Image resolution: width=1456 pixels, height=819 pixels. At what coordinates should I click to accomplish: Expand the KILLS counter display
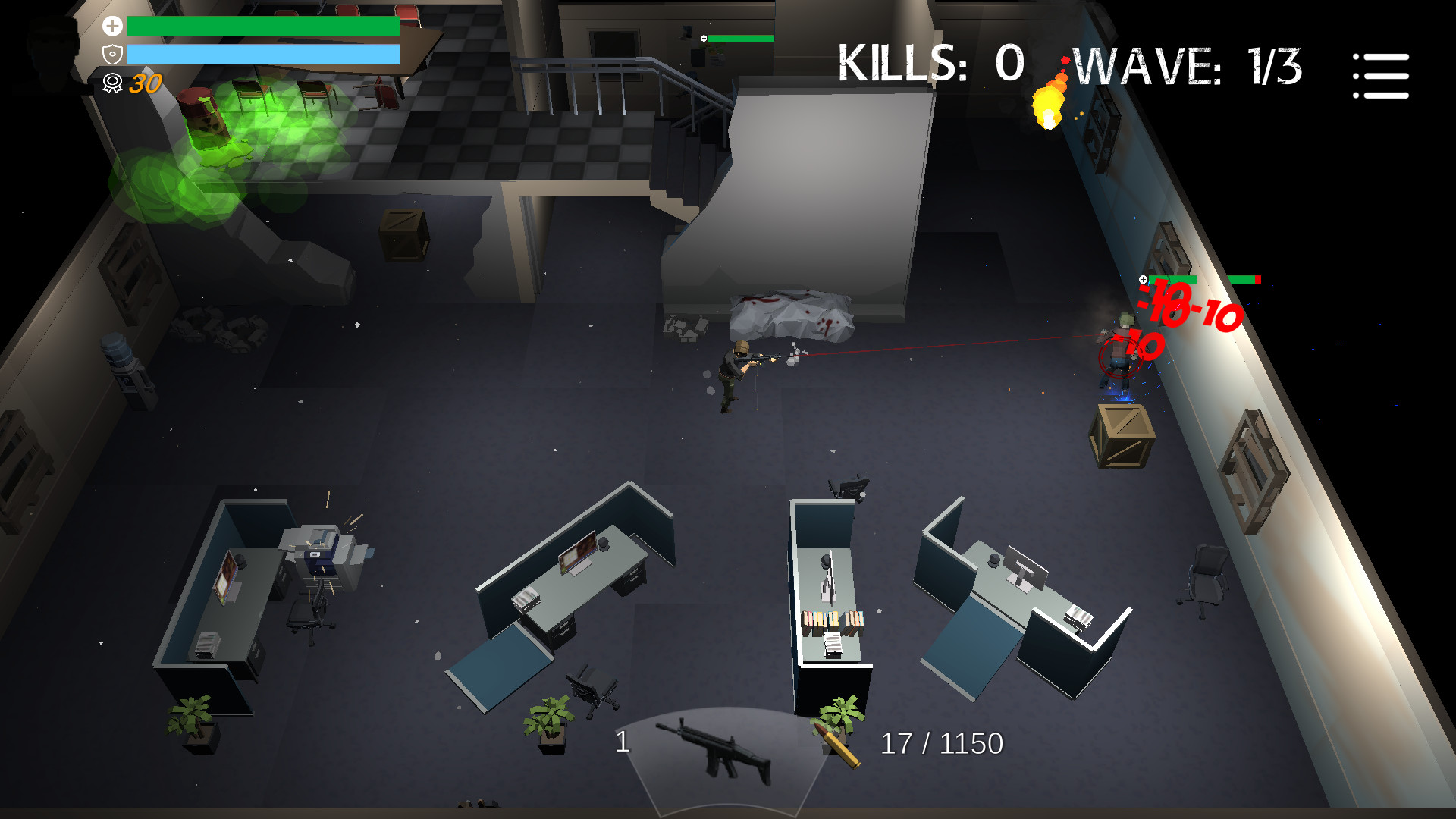[933, 64]
